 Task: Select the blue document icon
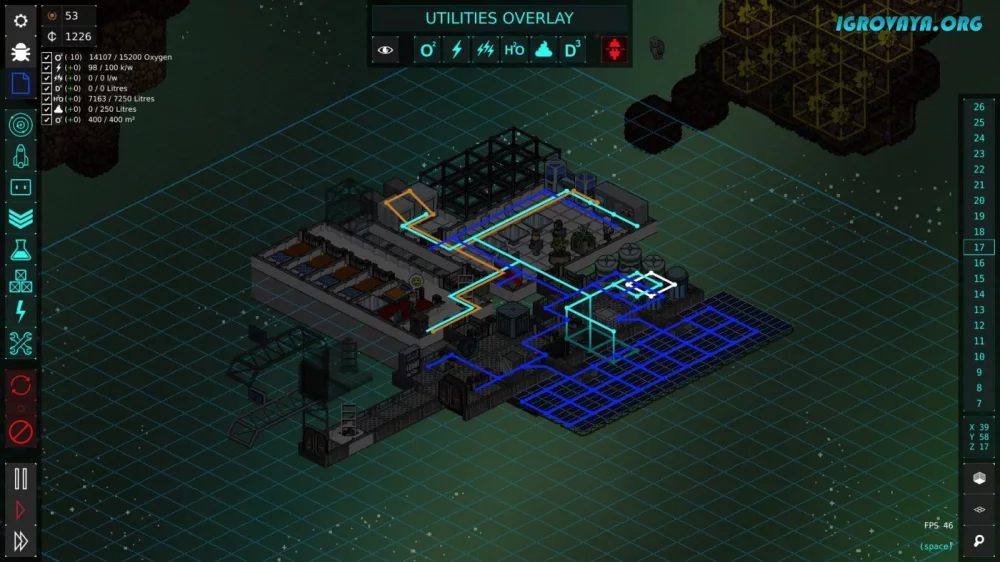(20, 84)
